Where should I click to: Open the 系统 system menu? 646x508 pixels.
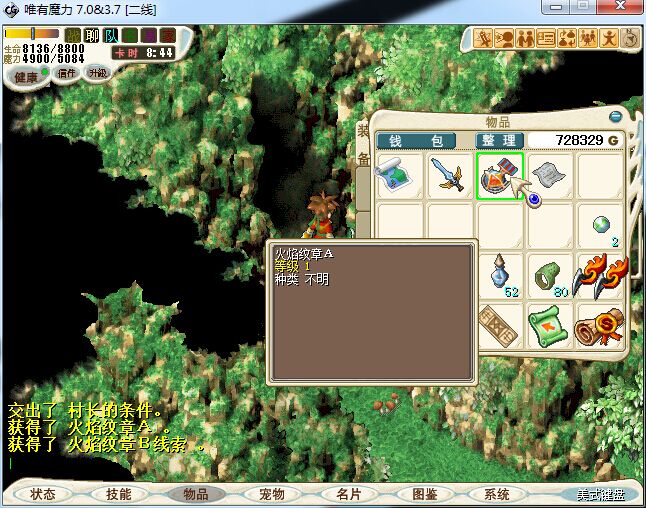click(497, 494)
